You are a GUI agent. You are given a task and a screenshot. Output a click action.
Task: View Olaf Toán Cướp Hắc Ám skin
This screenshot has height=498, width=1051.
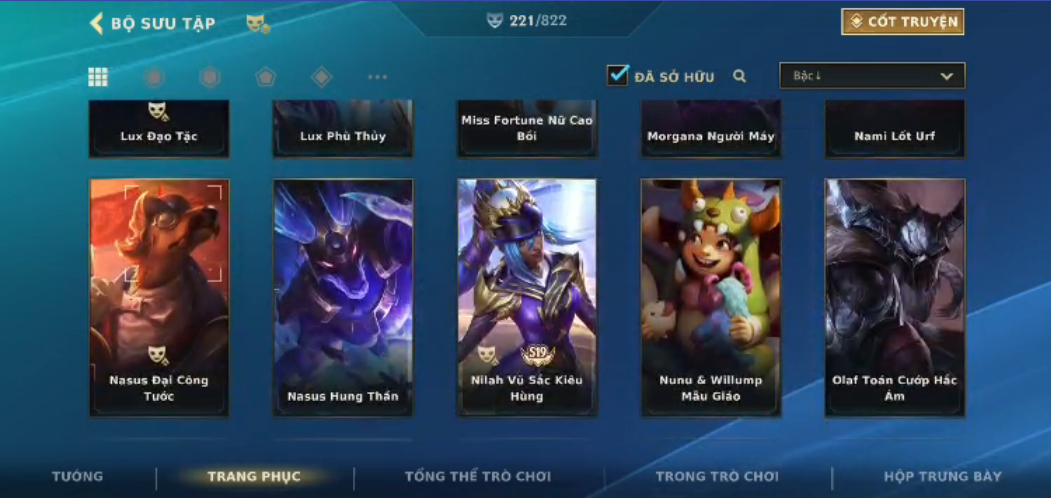pyautogui.click(x=895, y=297)
